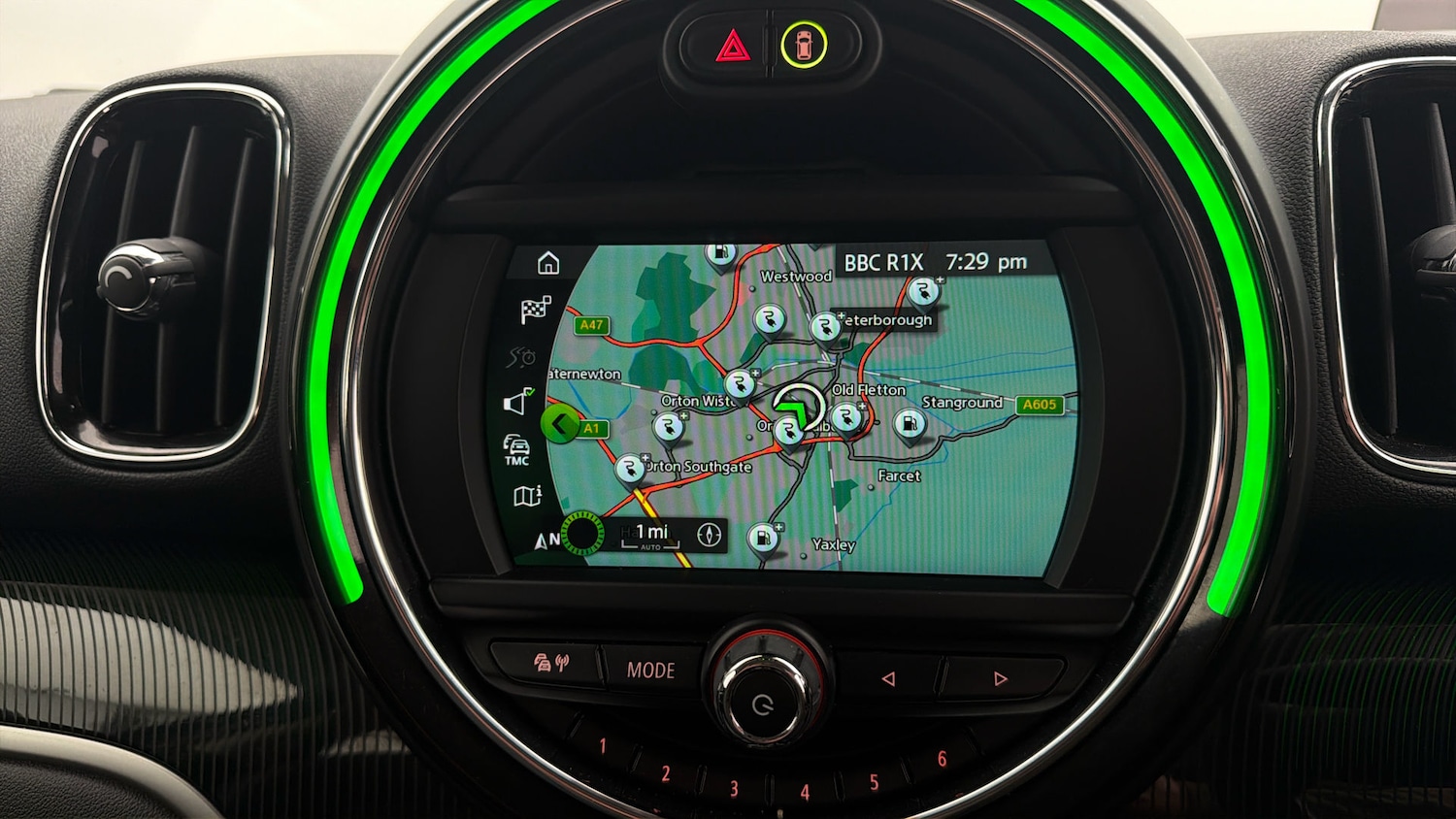Tap the time display showing 7:29 pm
This screenshot has width=1456, height=819.
click(x=986, y=260)
